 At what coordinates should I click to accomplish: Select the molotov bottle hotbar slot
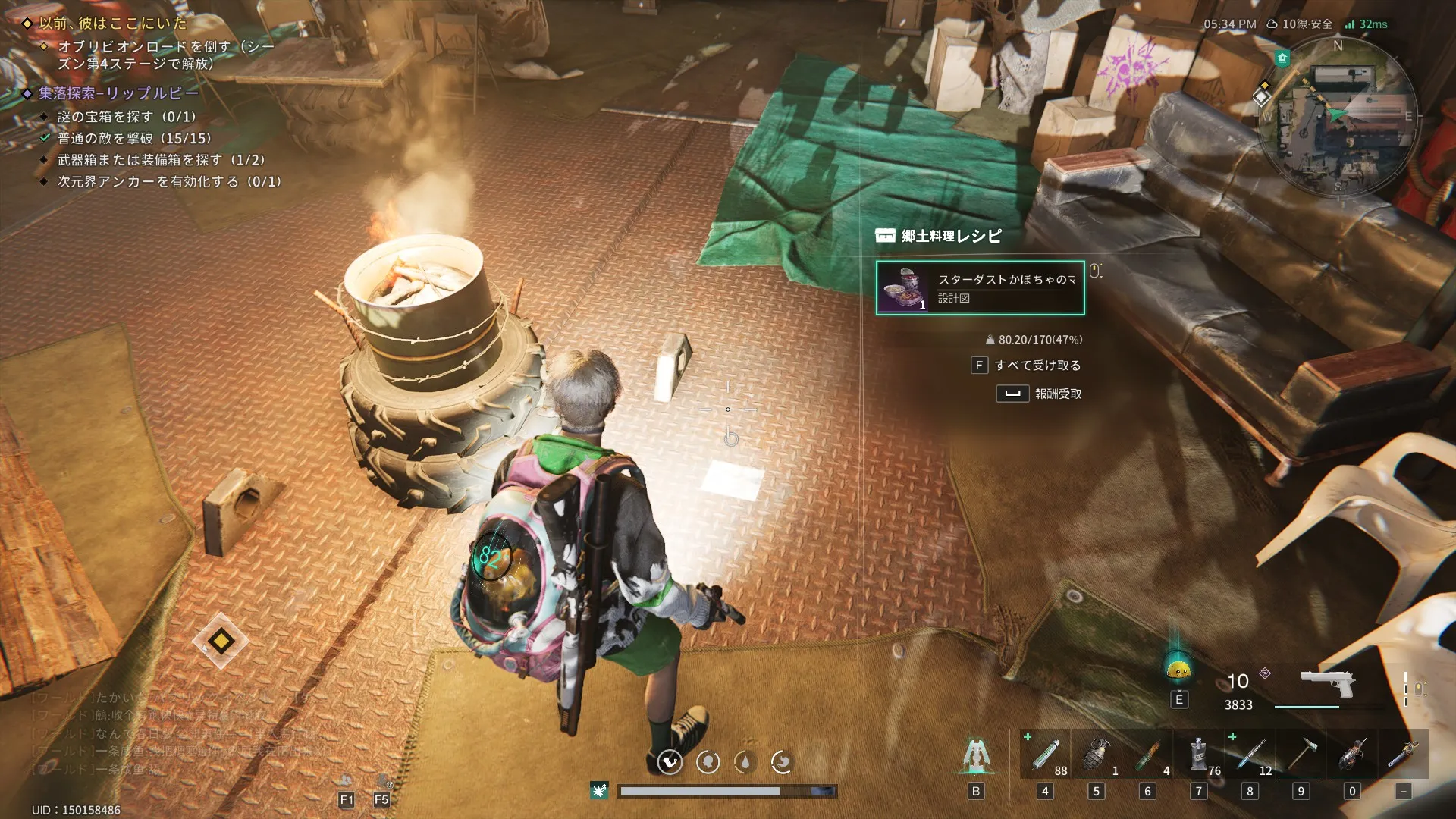[x=1148, y=755]
